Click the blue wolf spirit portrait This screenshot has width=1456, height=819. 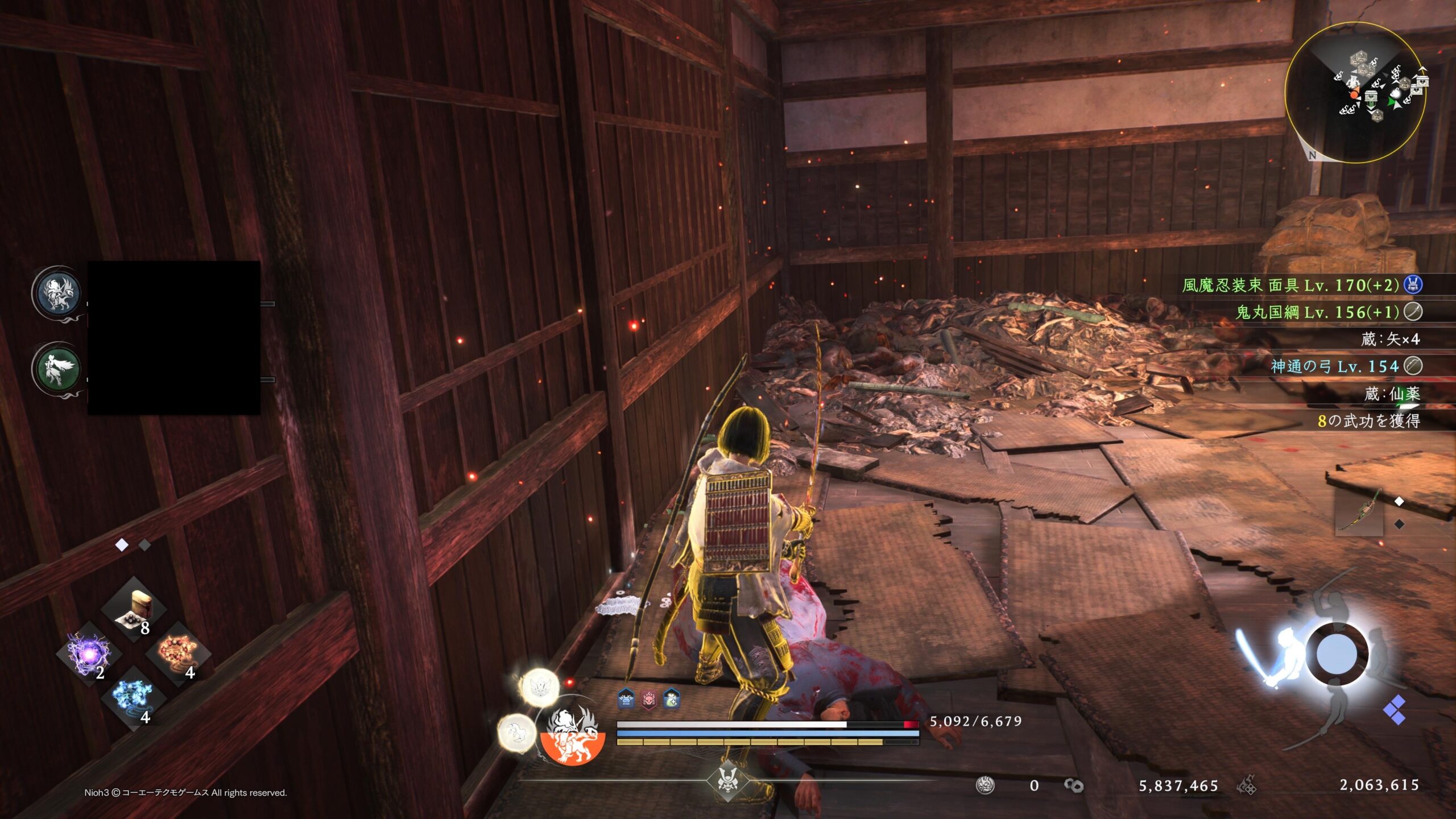pos(57,293)
